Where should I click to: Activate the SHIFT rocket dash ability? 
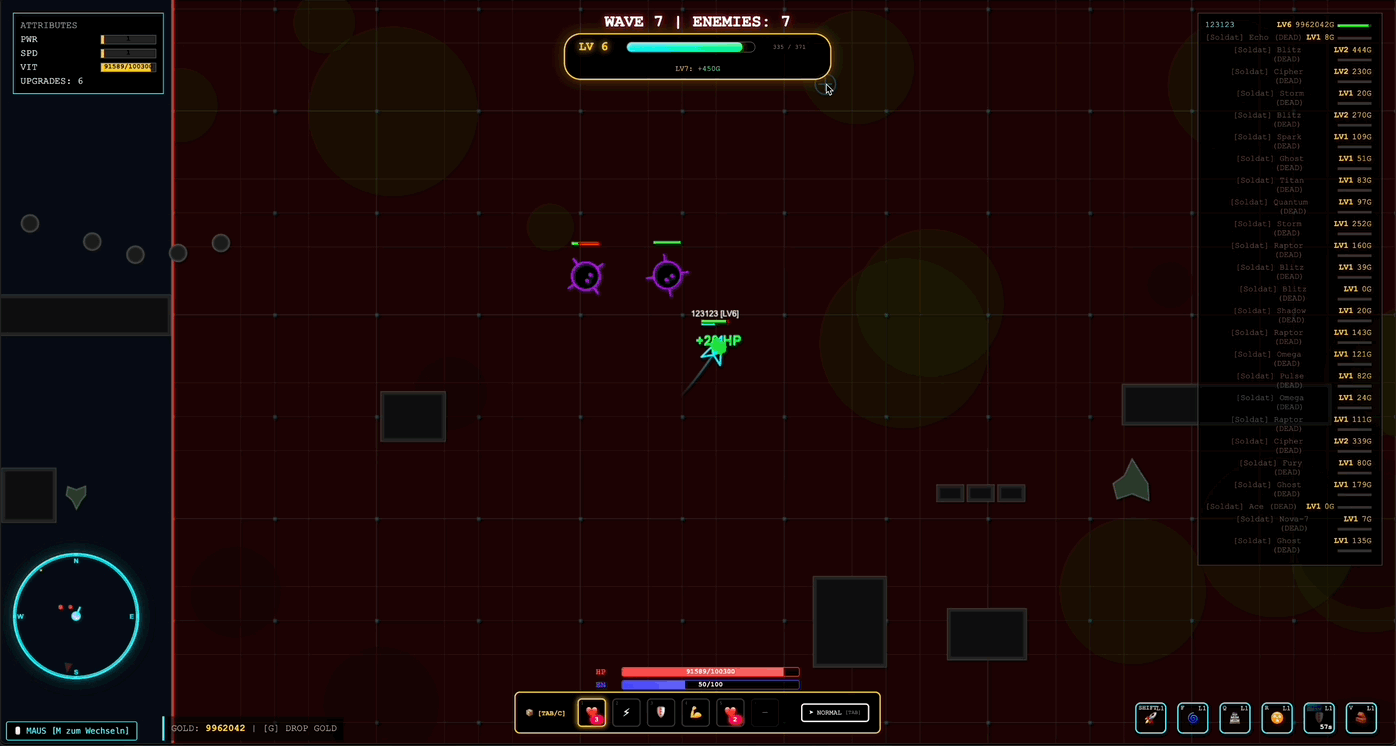pos(1150,717)
